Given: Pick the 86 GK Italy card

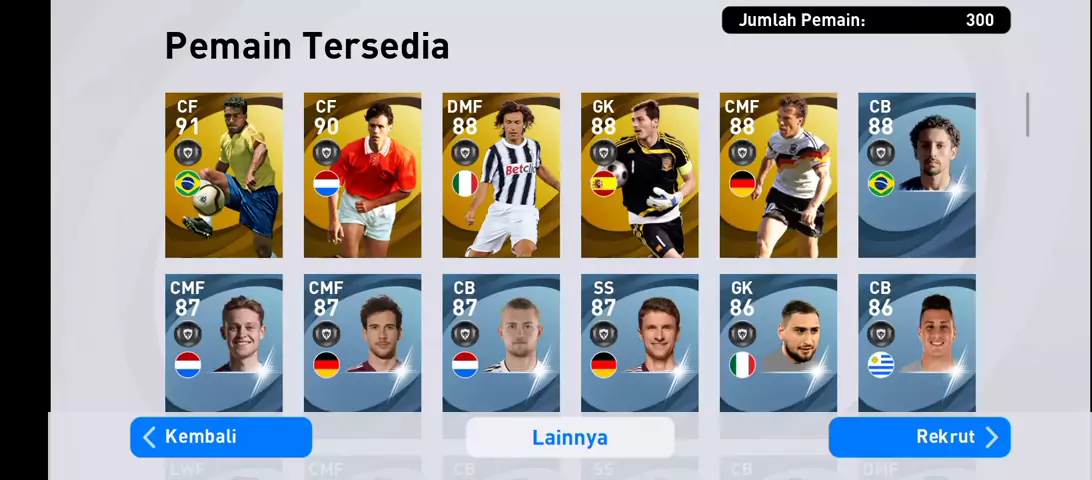Looking at the screenshot, I should 778,342.
